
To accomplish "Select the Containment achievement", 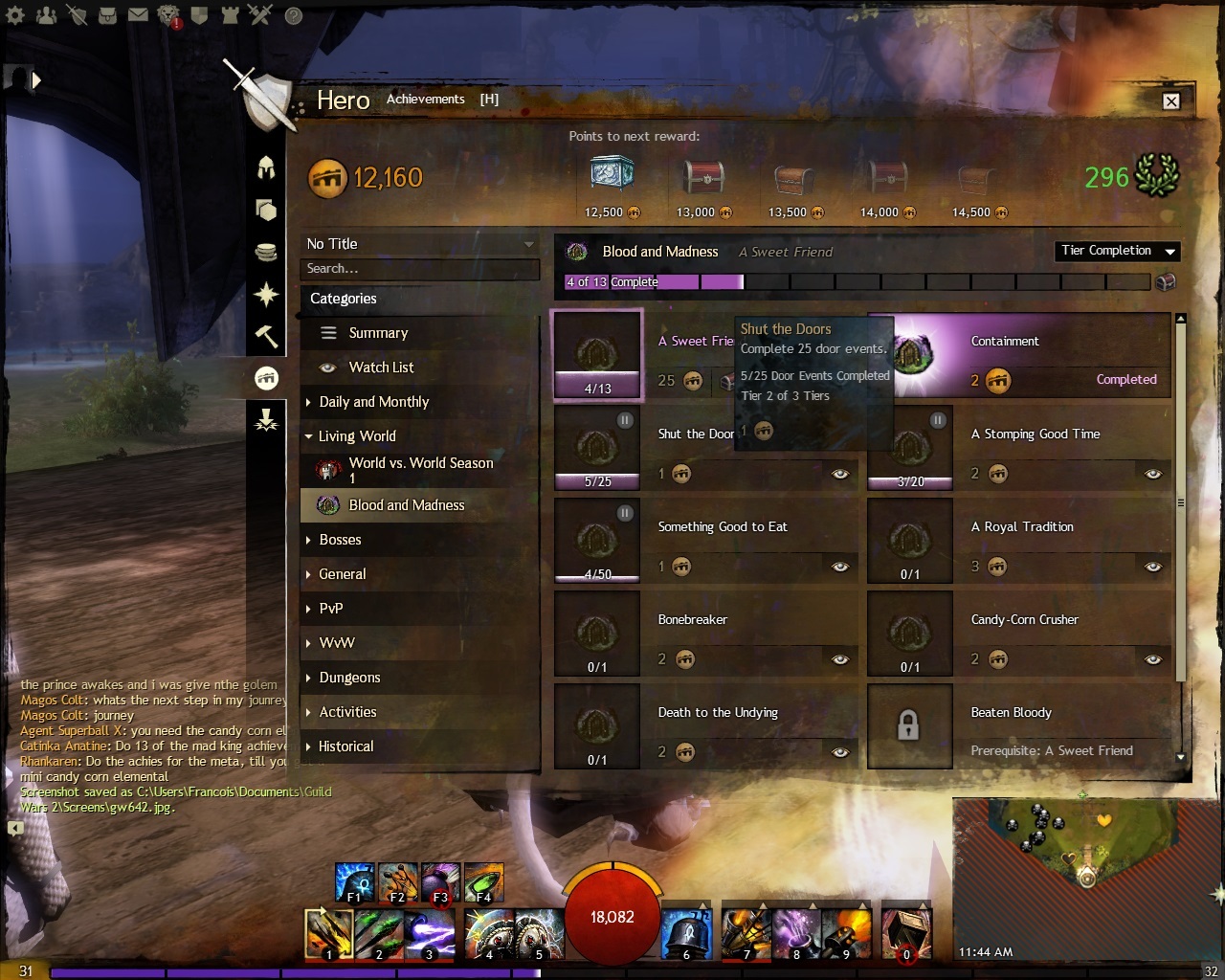I will click(1020, 355).
